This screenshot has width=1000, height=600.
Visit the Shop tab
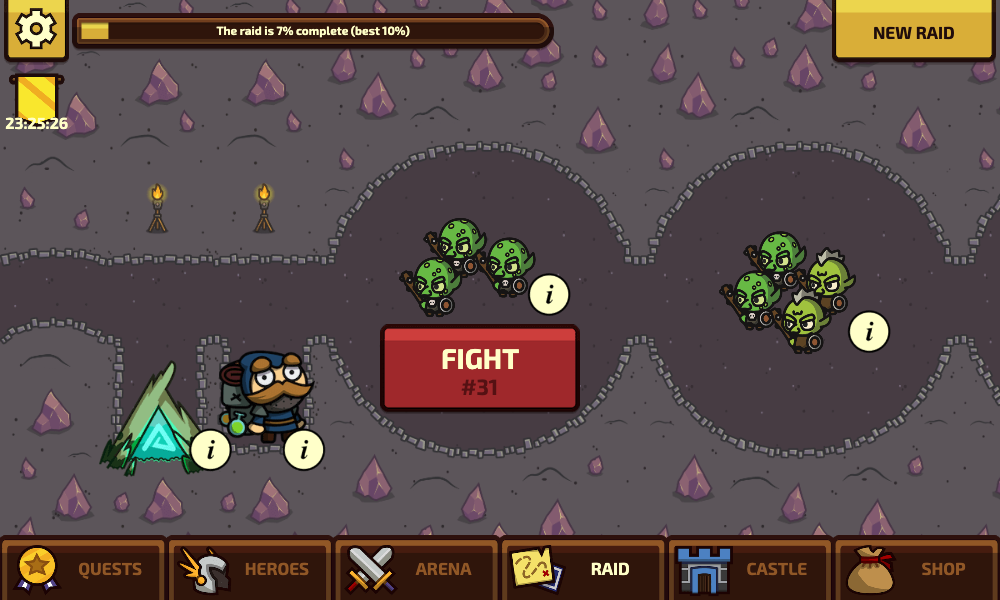point(916,569)
